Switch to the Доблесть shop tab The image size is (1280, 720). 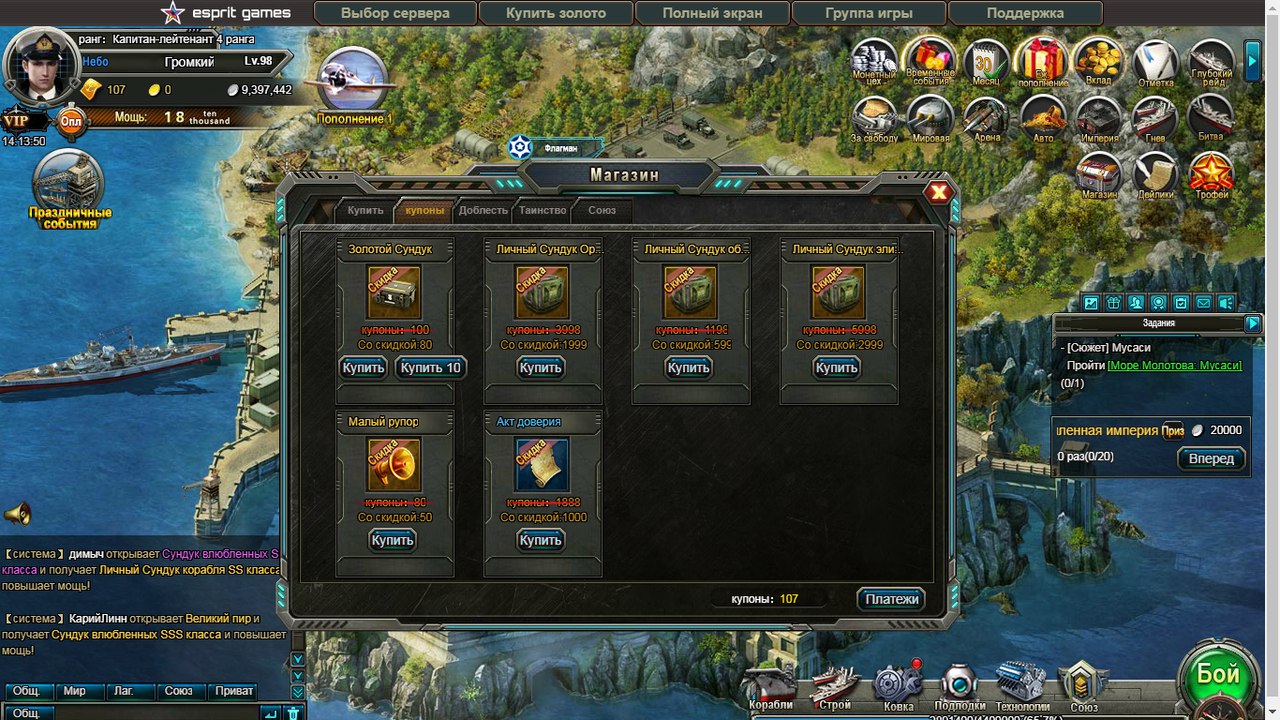tap(483, 211)
